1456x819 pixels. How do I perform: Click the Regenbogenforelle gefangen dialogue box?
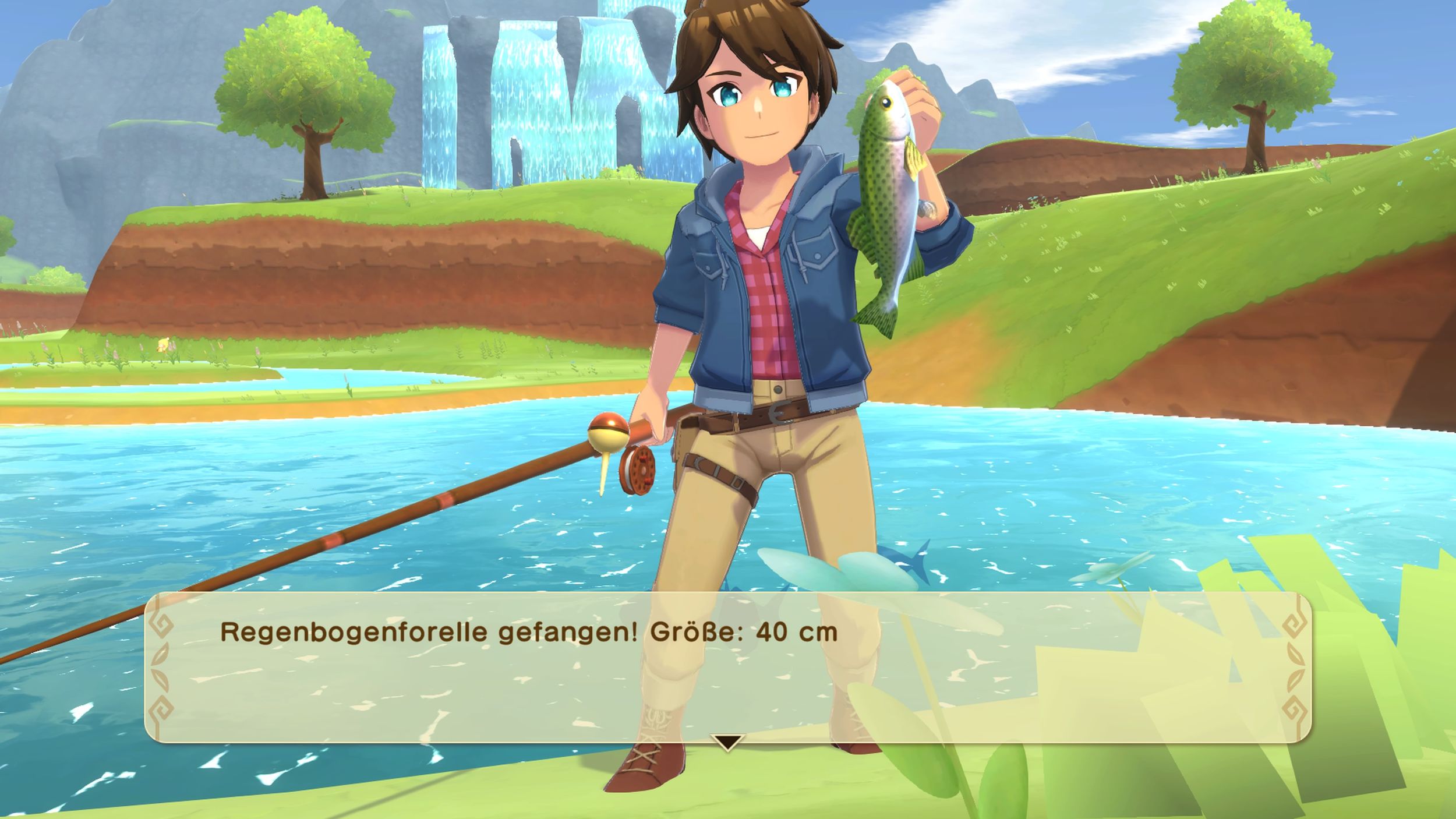click(727, 666)
